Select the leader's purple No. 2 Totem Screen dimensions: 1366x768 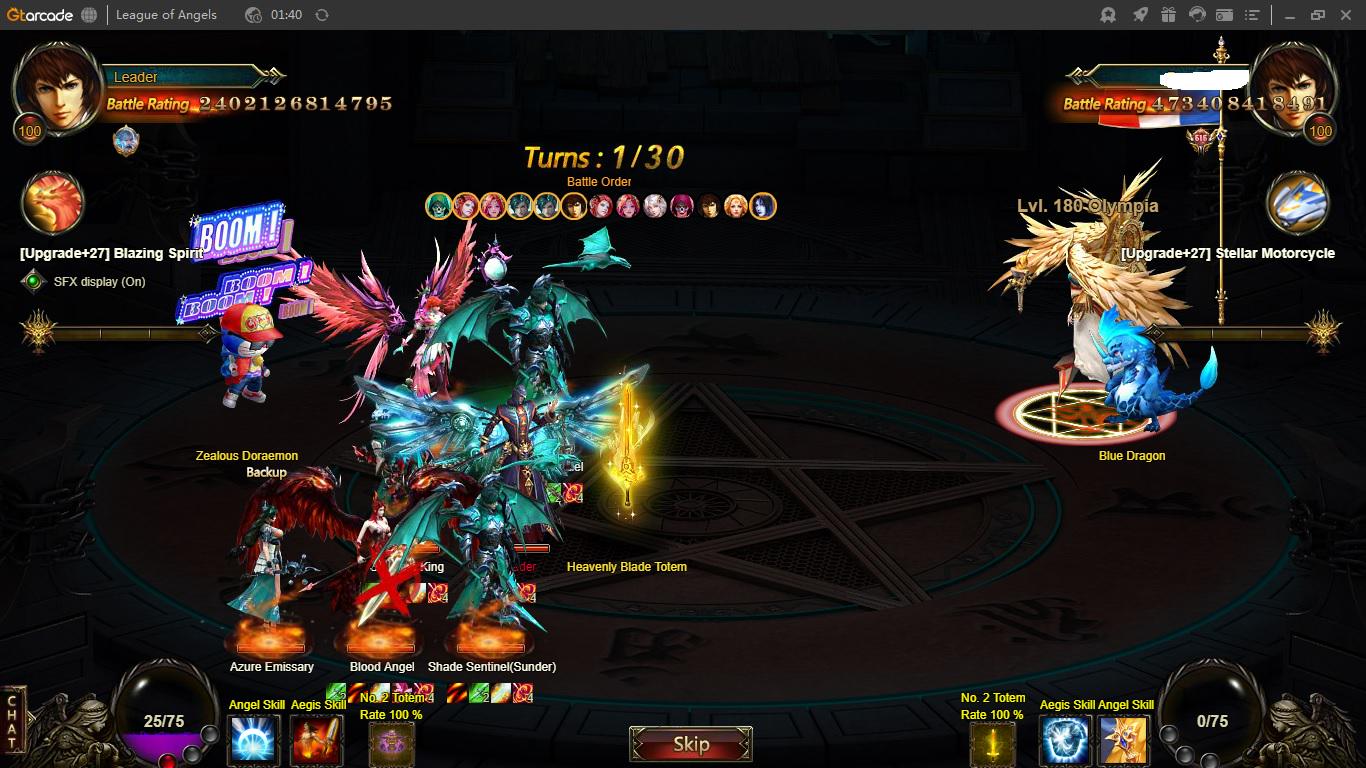pos(391,744)
